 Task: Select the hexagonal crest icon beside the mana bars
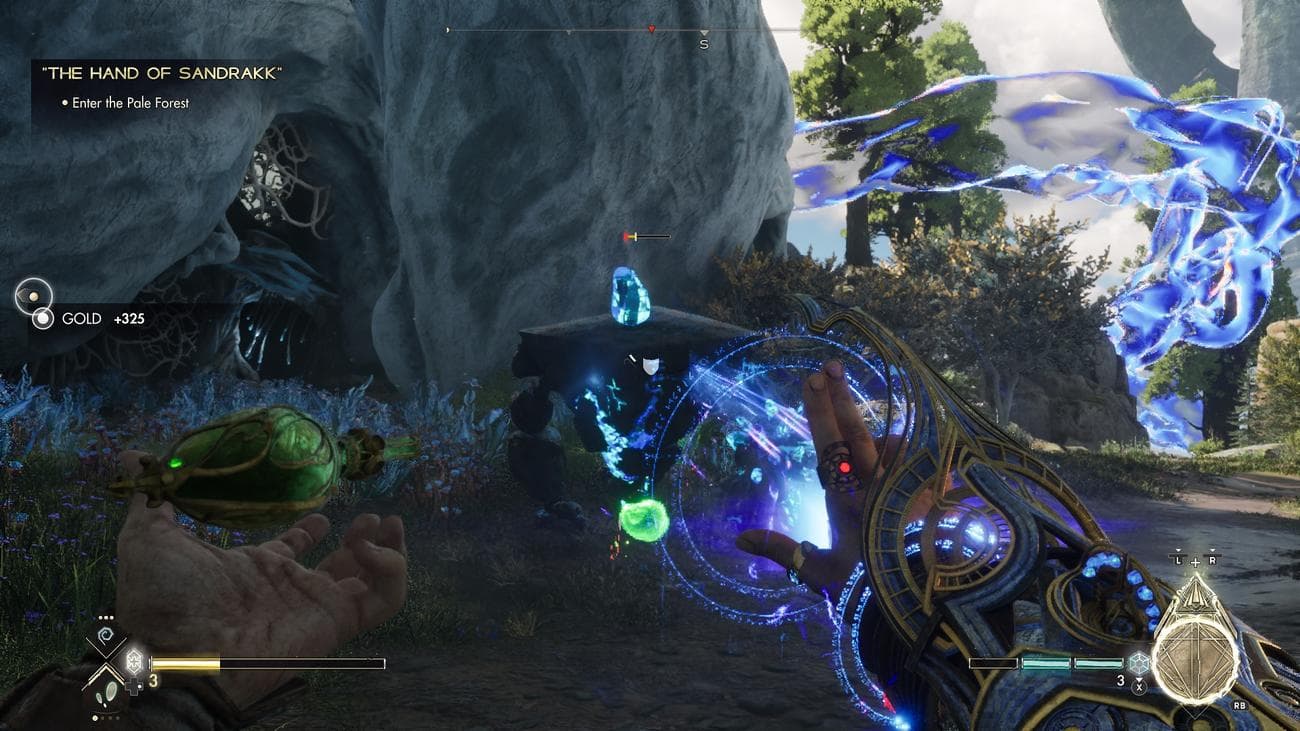pos(1138,663)
